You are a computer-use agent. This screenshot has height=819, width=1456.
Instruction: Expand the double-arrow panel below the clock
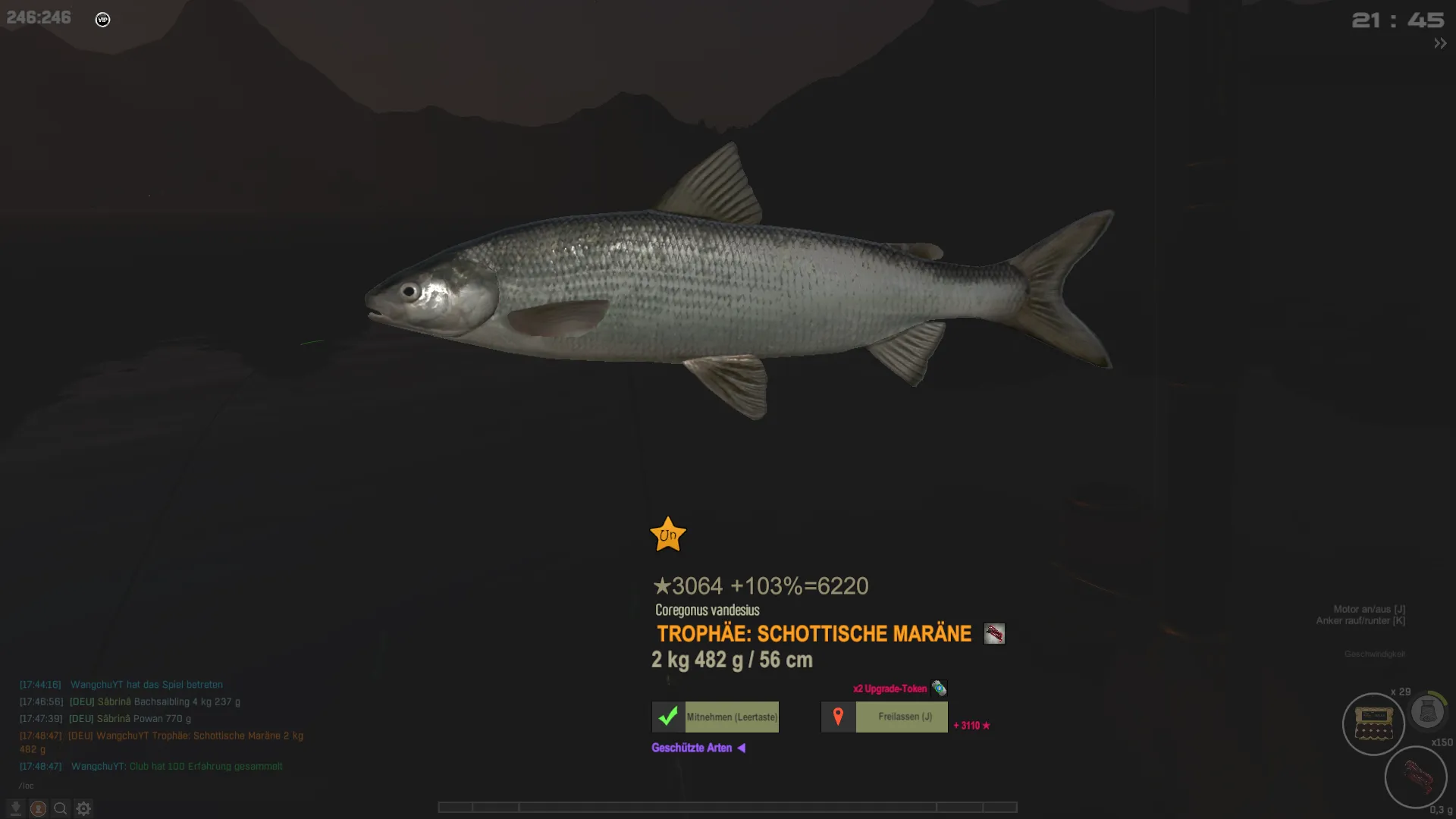click(x=1439, y=44)
